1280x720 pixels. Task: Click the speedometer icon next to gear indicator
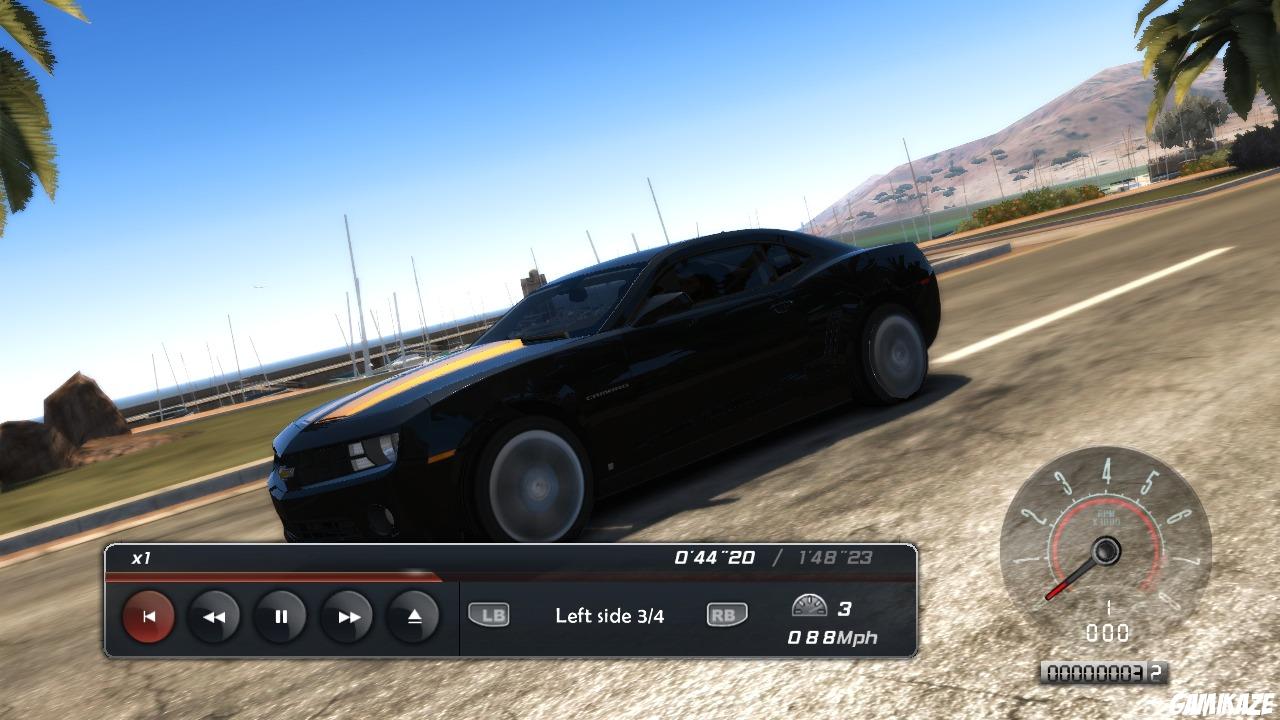pos(812,606)
